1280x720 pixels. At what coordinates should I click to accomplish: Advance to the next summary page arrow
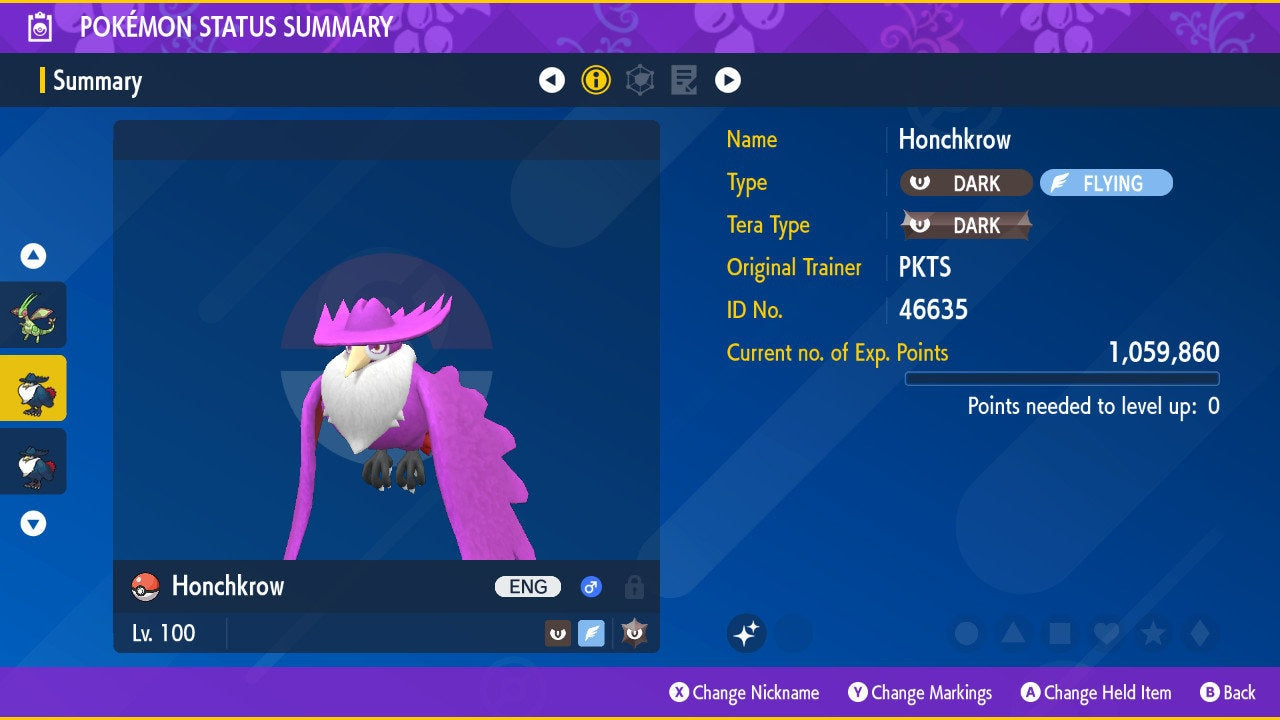[x=728, y=80]
